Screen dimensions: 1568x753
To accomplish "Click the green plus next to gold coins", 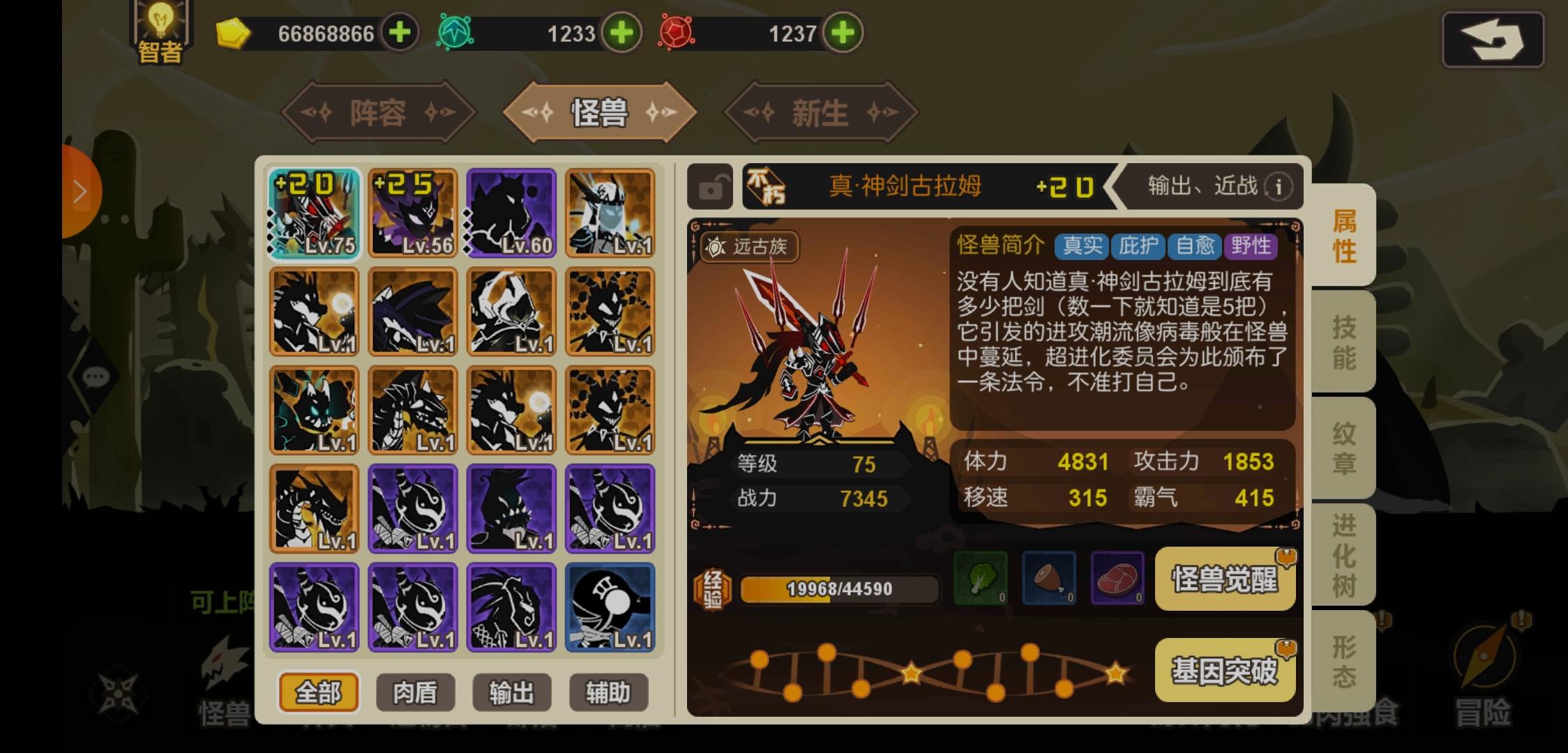I will pyautogui.click(x=398, y=33).
